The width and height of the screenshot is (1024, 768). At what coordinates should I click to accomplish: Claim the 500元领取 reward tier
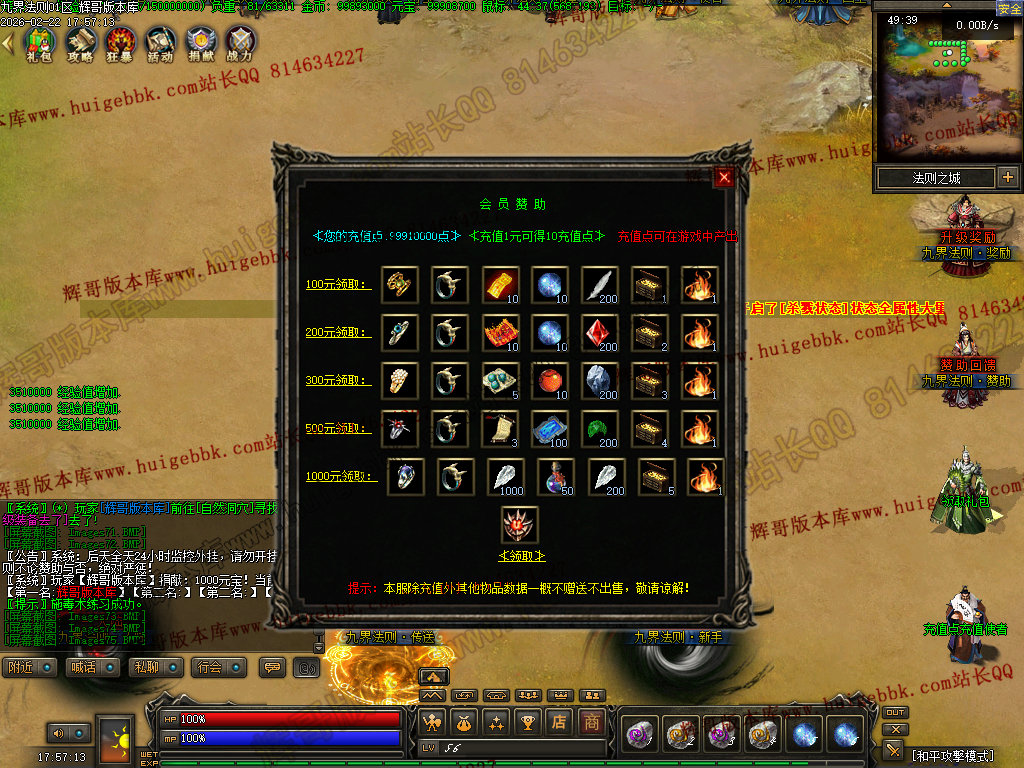[338, 429]
